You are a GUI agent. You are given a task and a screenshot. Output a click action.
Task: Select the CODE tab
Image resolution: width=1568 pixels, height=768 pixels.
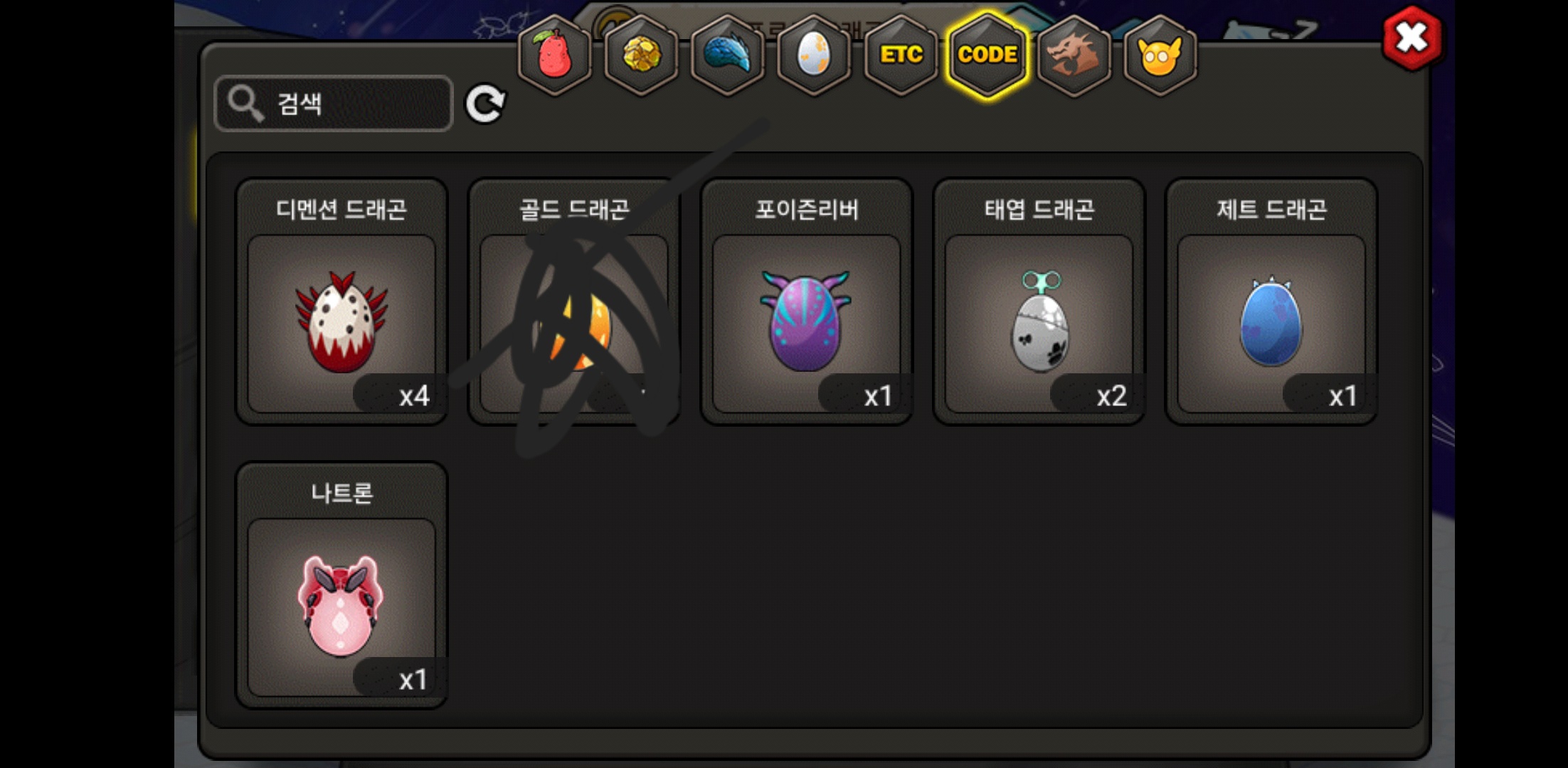(x=987, y=55)
